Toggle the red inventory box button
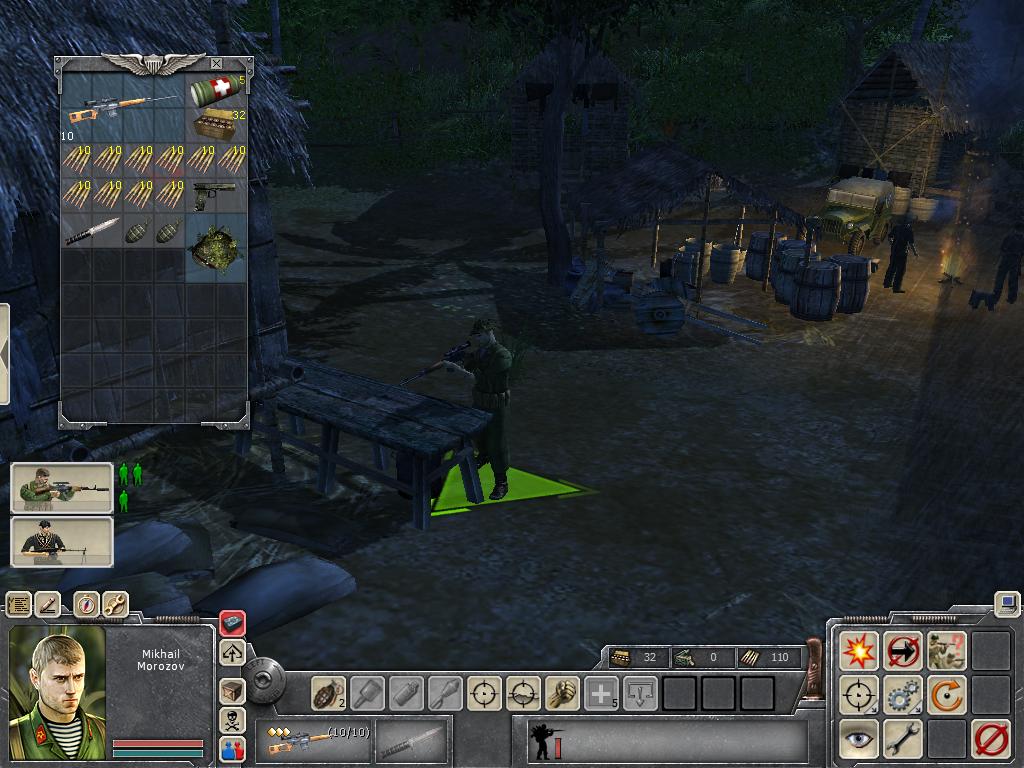The width and height of the screenshot is (1024, 768). coord(232,624)
